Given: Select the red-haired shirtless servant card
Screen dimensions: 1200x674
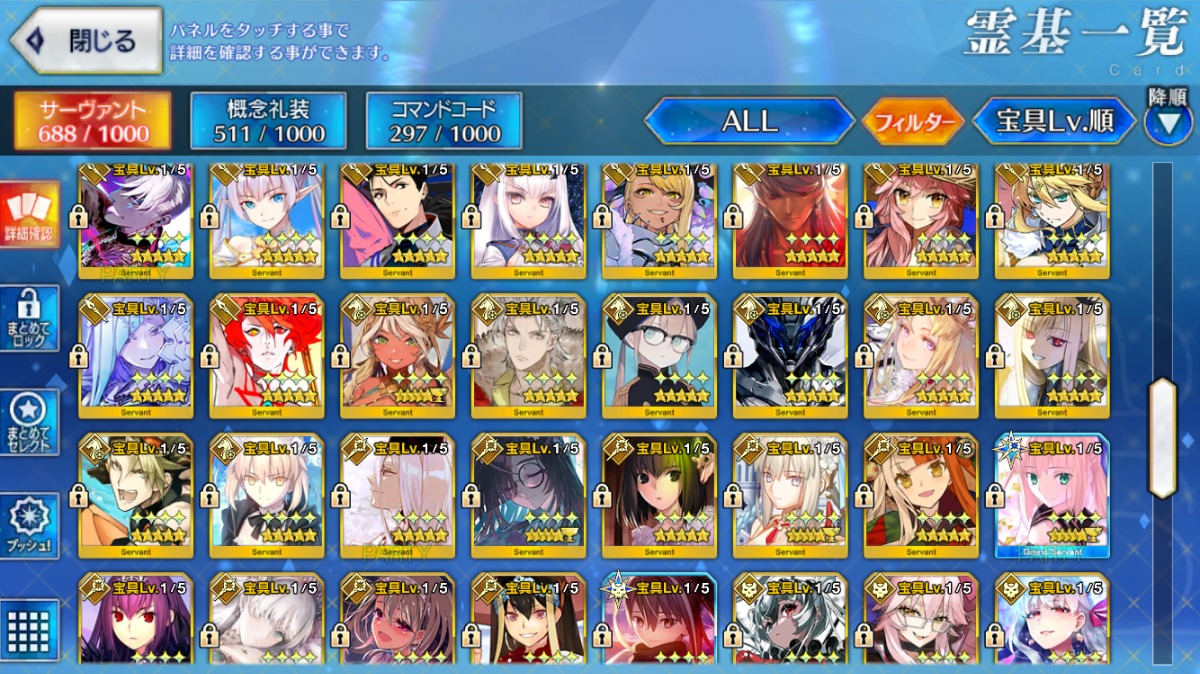Looking at the screenshot, I should point(267,355).
